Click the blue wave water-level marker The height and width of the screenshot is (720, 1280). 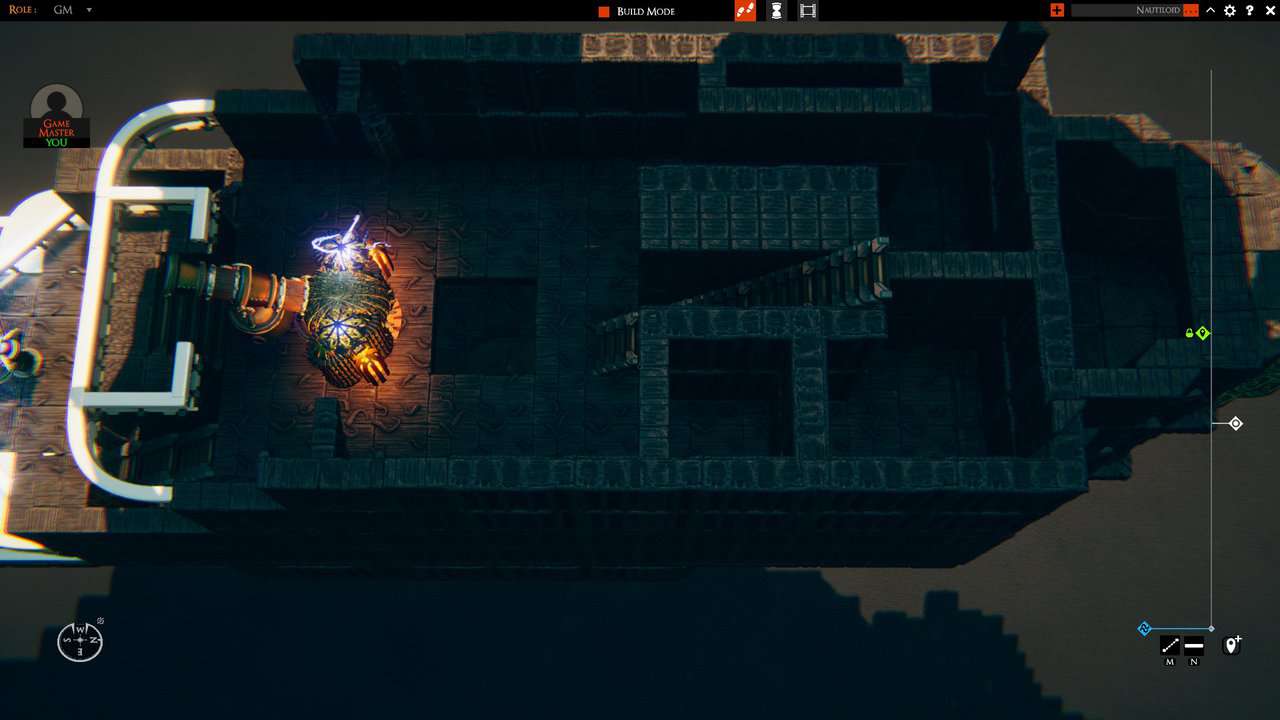coord(1145,629)
